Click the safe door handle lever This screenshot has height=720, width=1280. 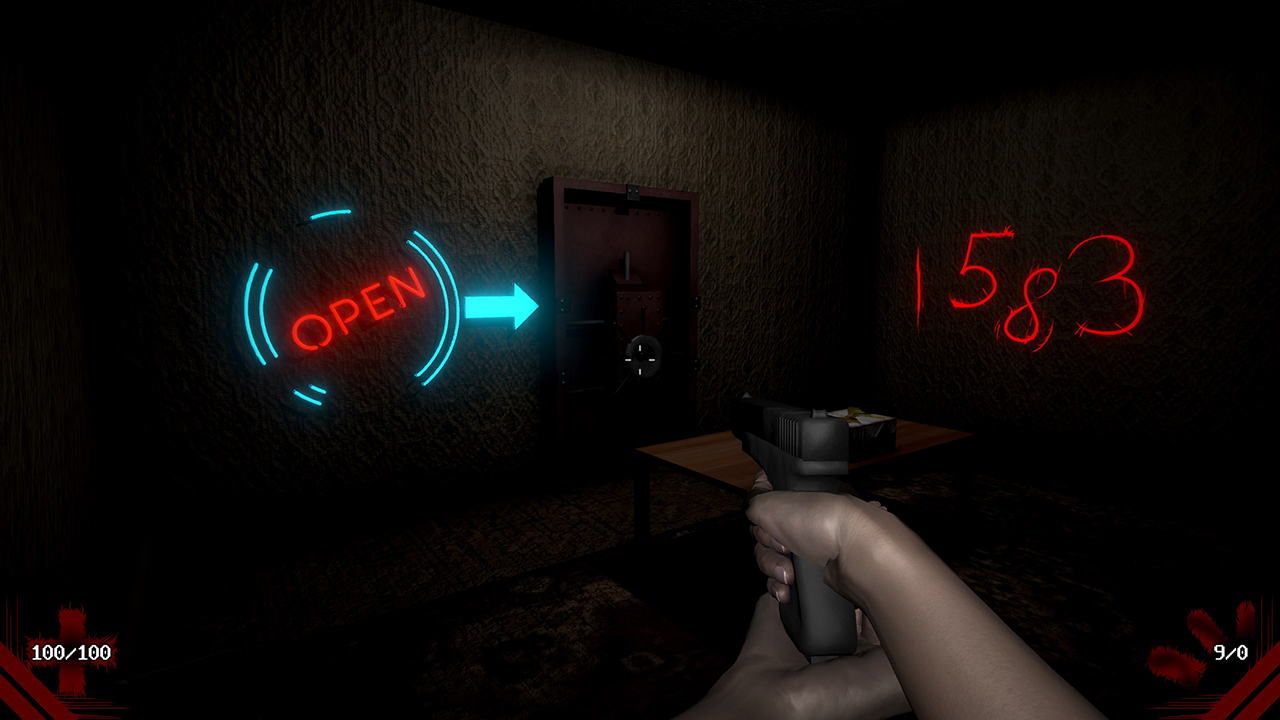tap(627, 264)
